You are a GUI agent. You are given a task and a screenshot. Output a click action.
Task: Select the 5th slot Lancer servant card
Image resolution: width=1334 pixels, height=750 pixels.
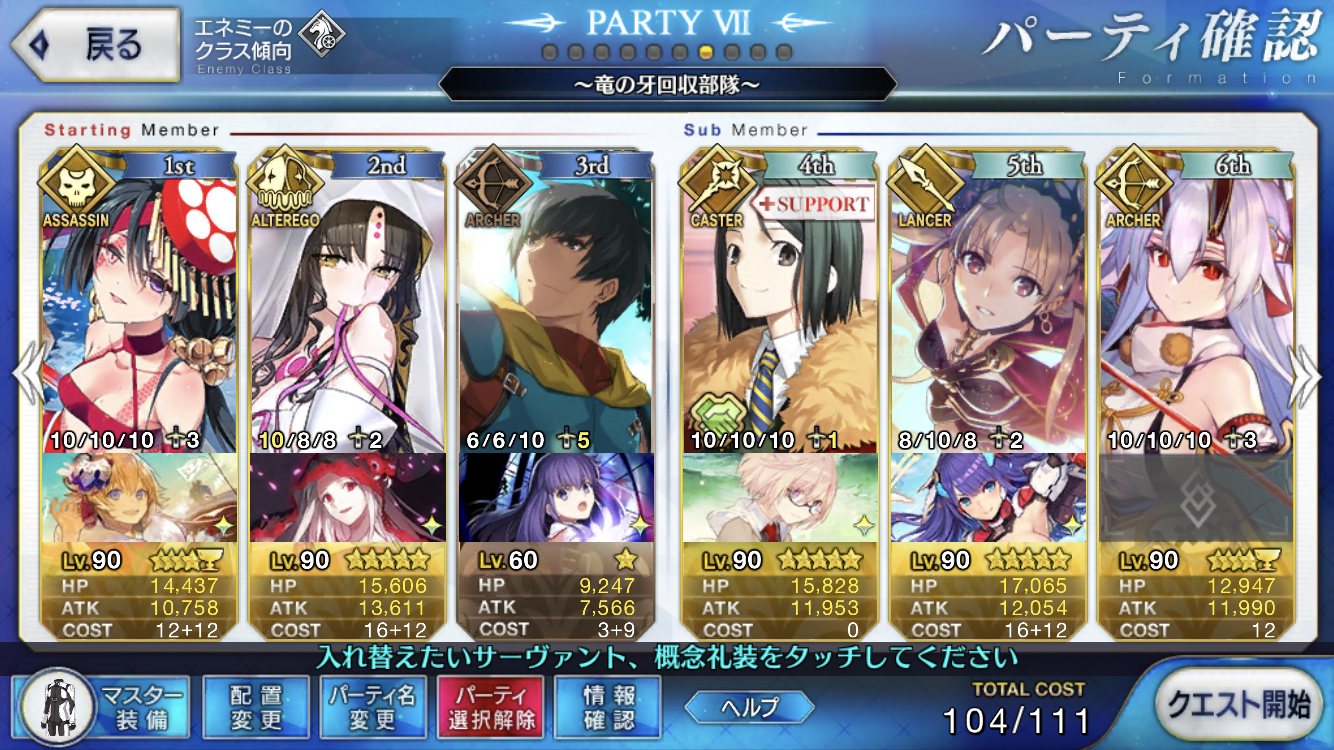pyautogui.click(x=988, y=310)
